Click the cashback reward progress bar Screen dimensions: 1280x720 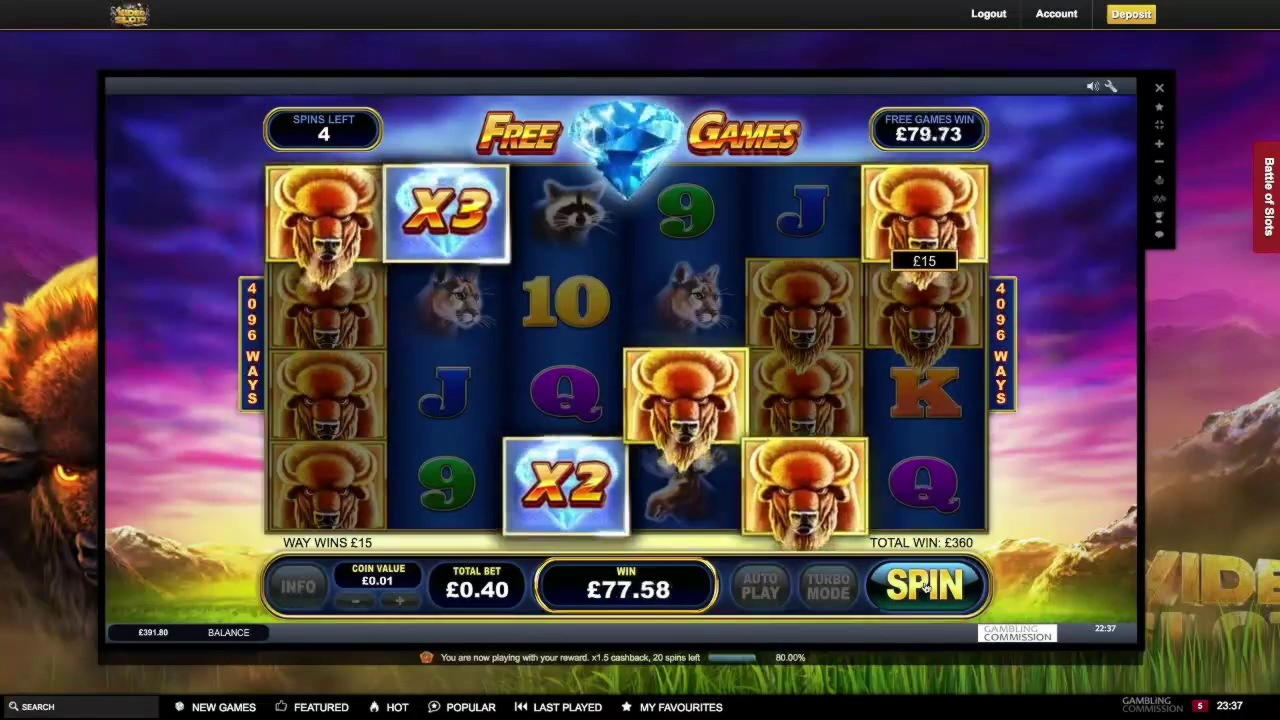pyautogui.click(x=732, y=657)
